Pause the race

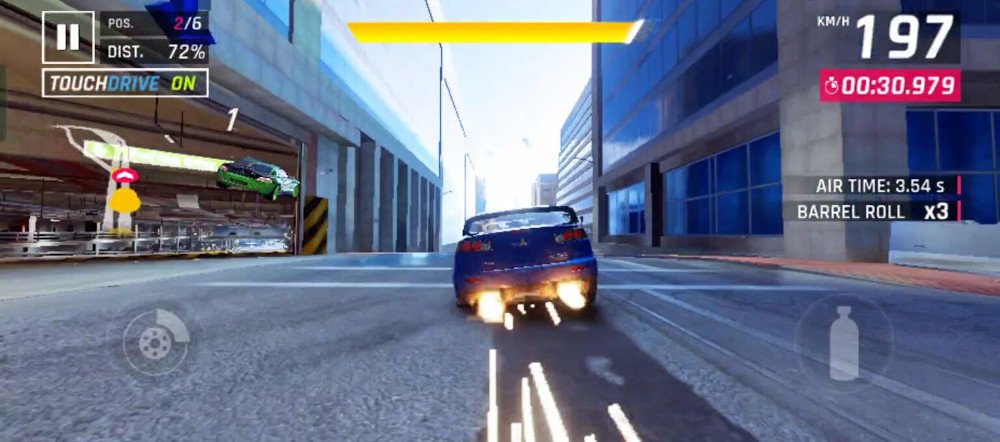coord(68,37)
